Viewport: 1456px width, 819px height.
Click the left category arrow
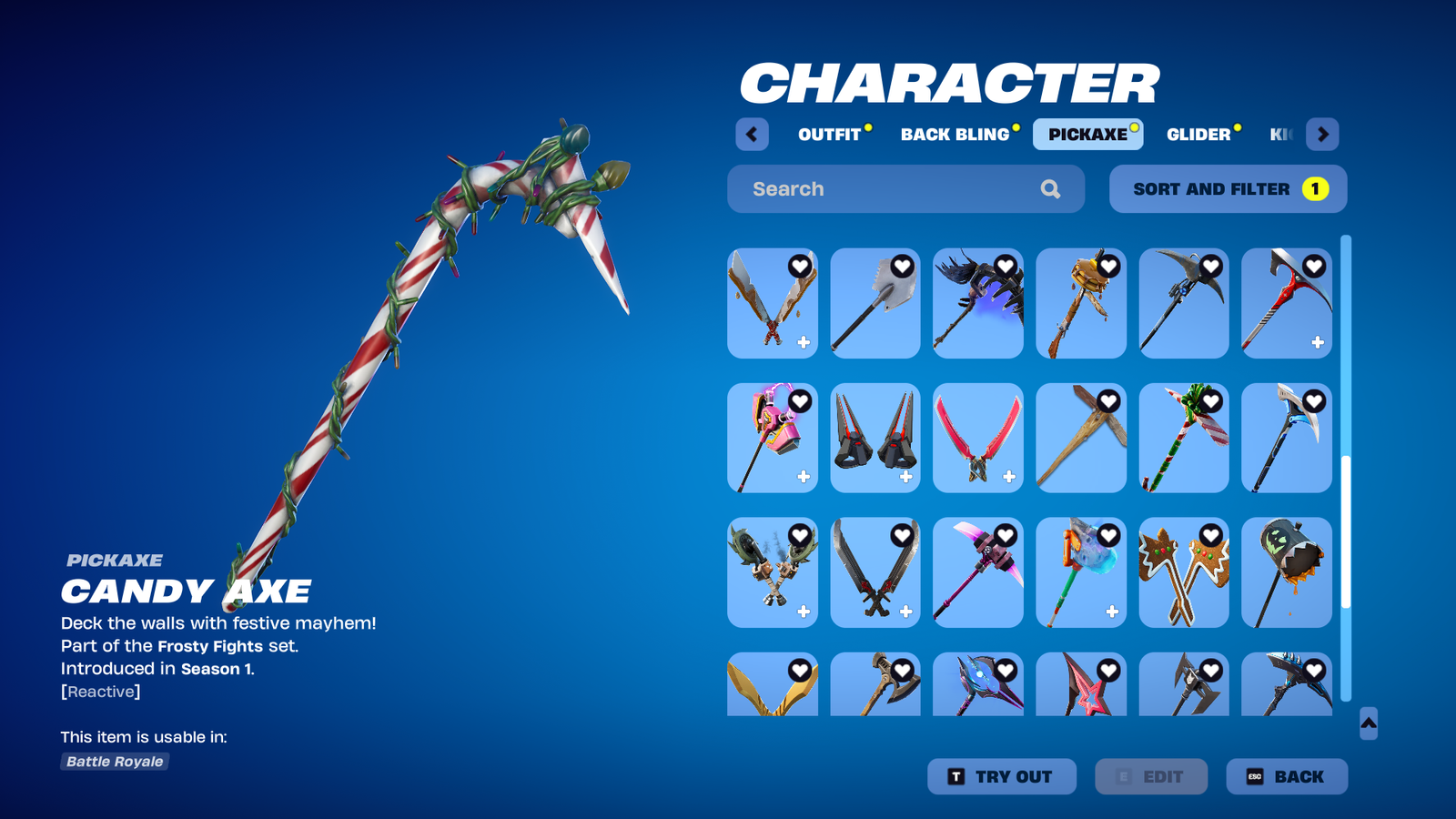(x=752, y=135)
